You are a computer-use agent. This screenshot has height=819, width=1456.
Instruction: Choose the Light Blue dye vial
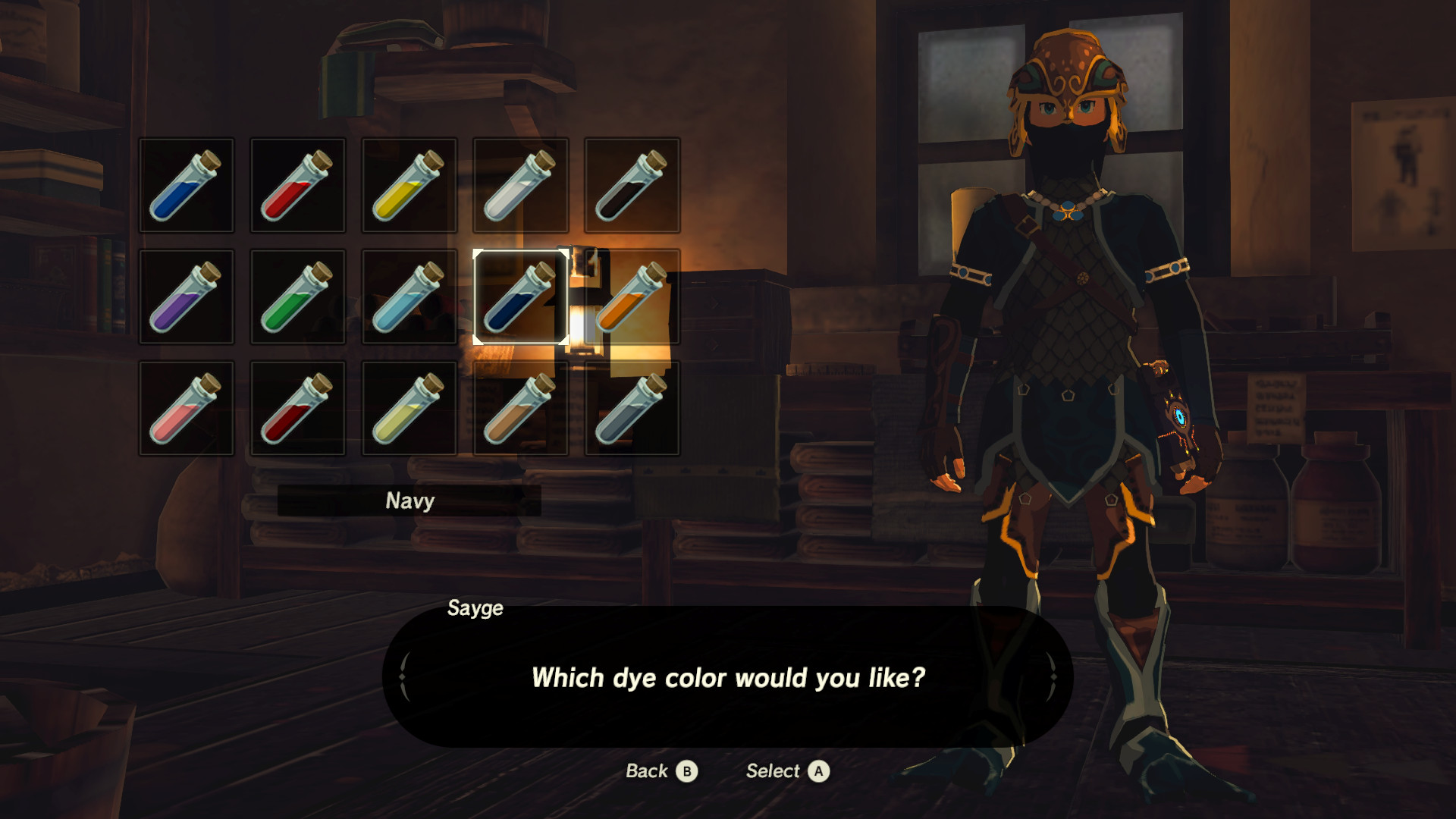click(x=409, y=296)
